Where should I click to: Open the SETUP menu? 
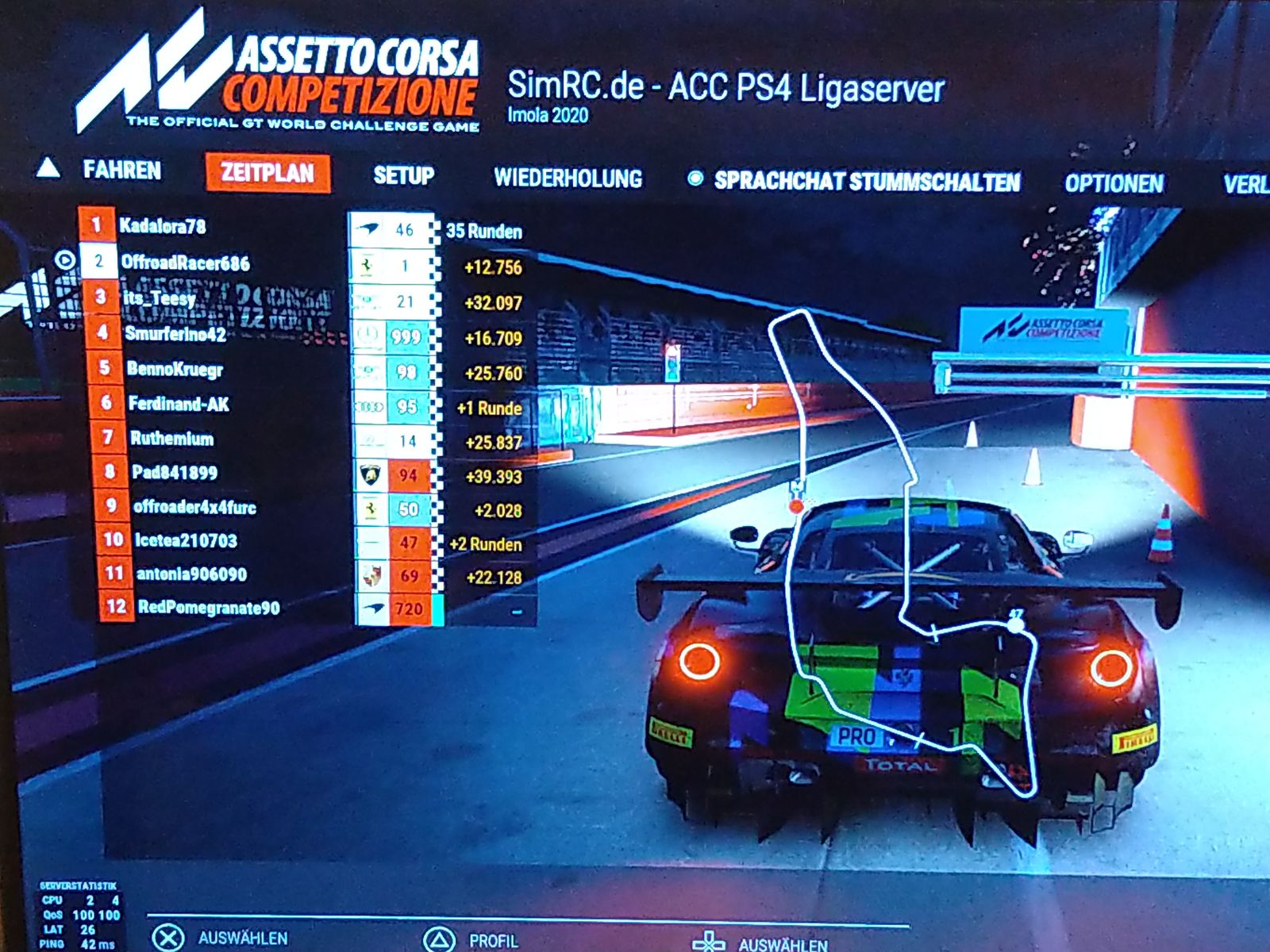[x=403, y=175]
